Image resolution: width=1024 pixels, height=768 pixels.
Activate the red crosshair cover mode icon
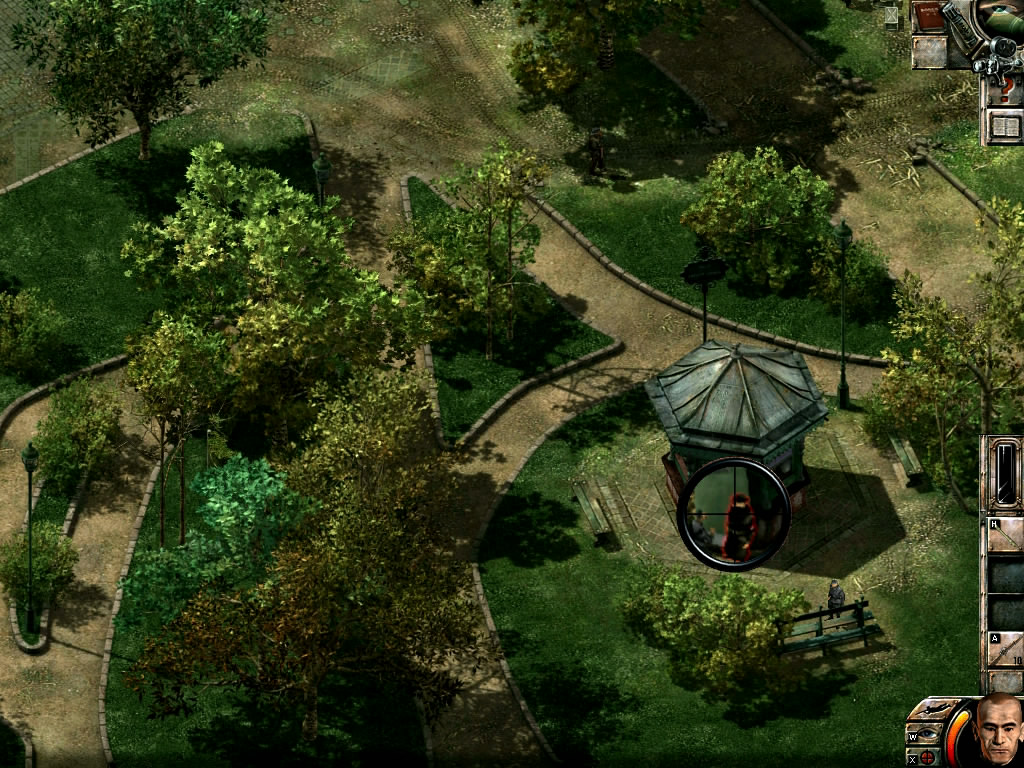point(927,757)
